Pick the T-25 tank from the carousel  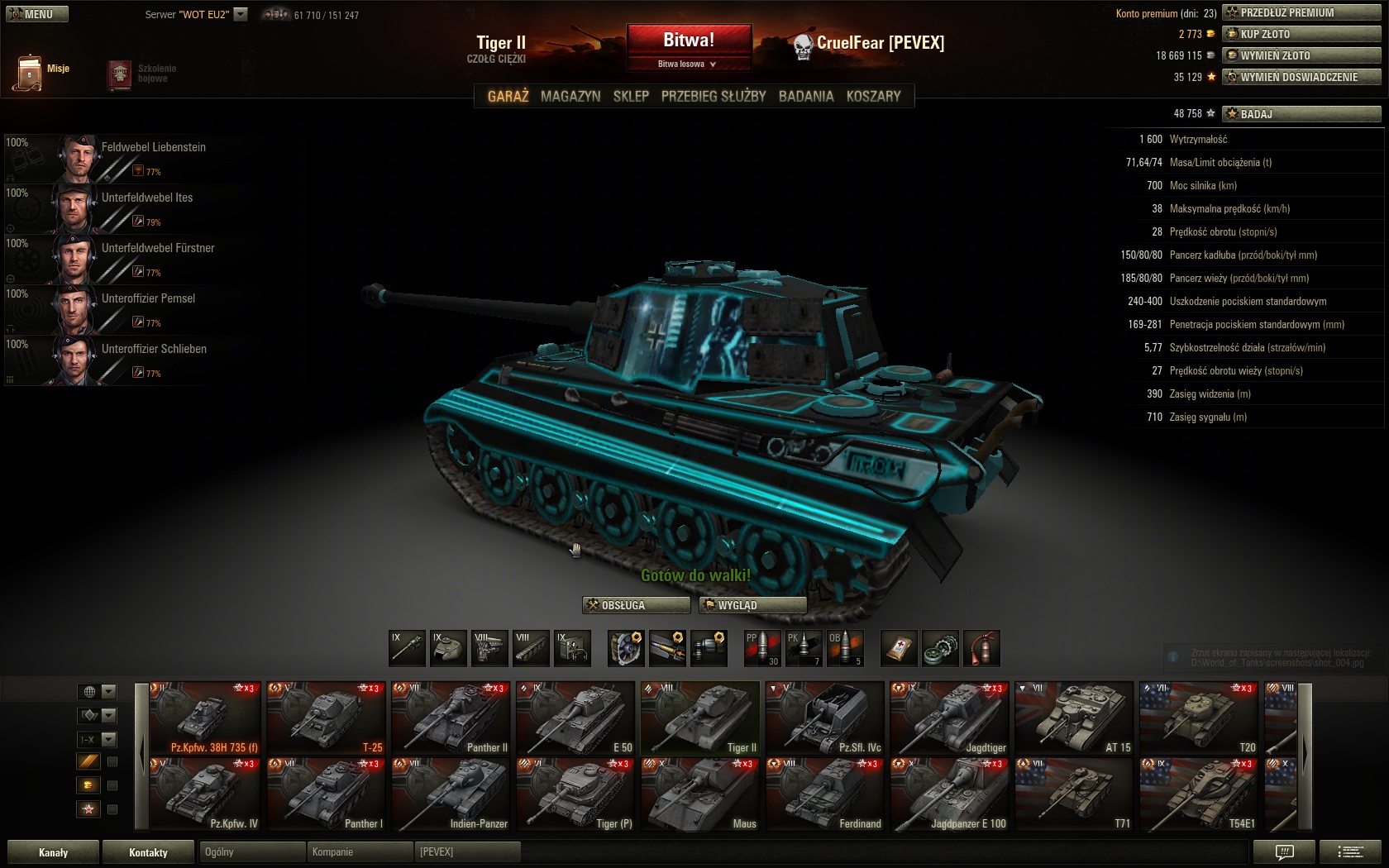[x=326, y=718]
